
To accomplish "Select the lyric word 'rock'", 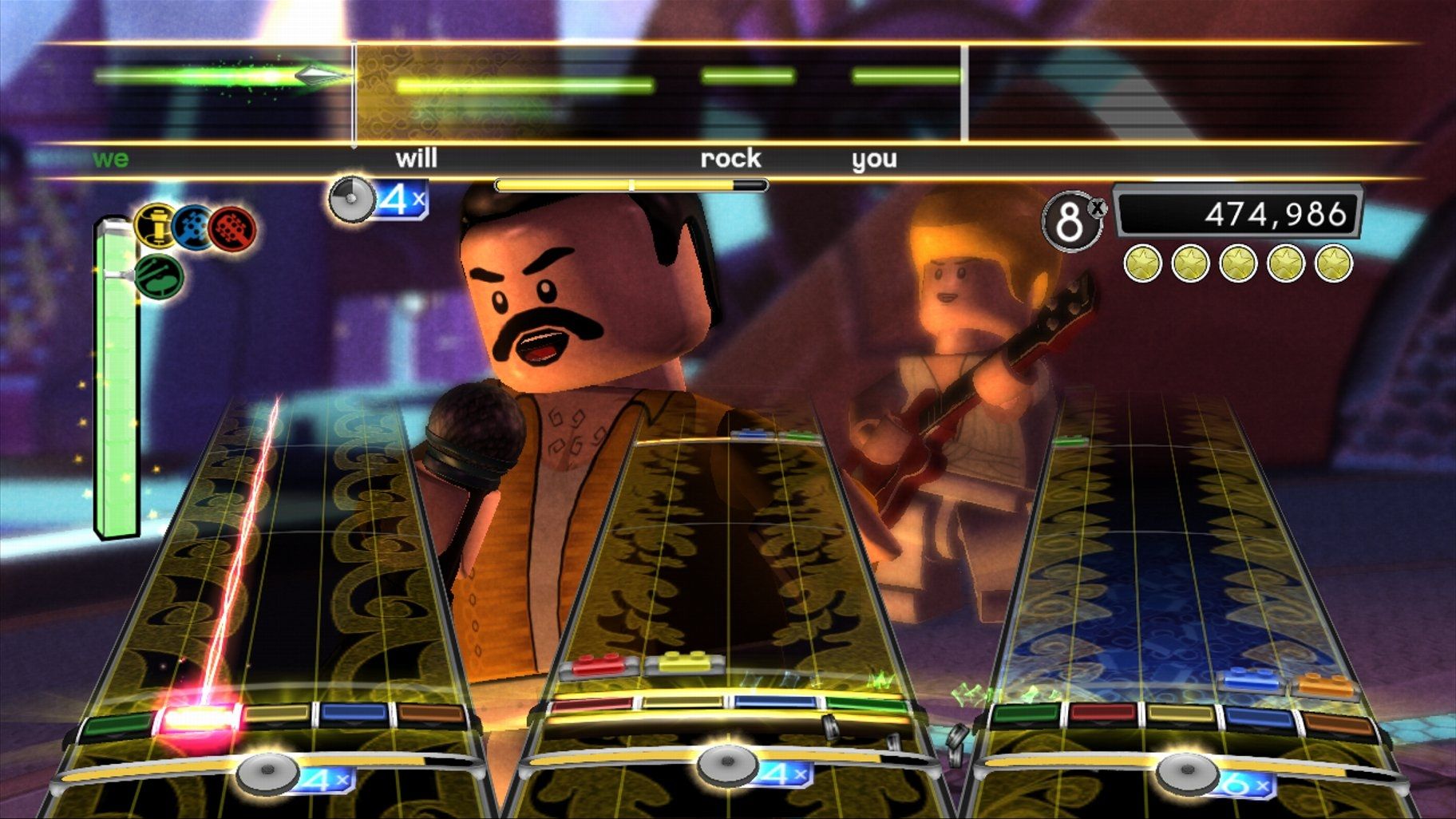I will [x=730, y=159].
